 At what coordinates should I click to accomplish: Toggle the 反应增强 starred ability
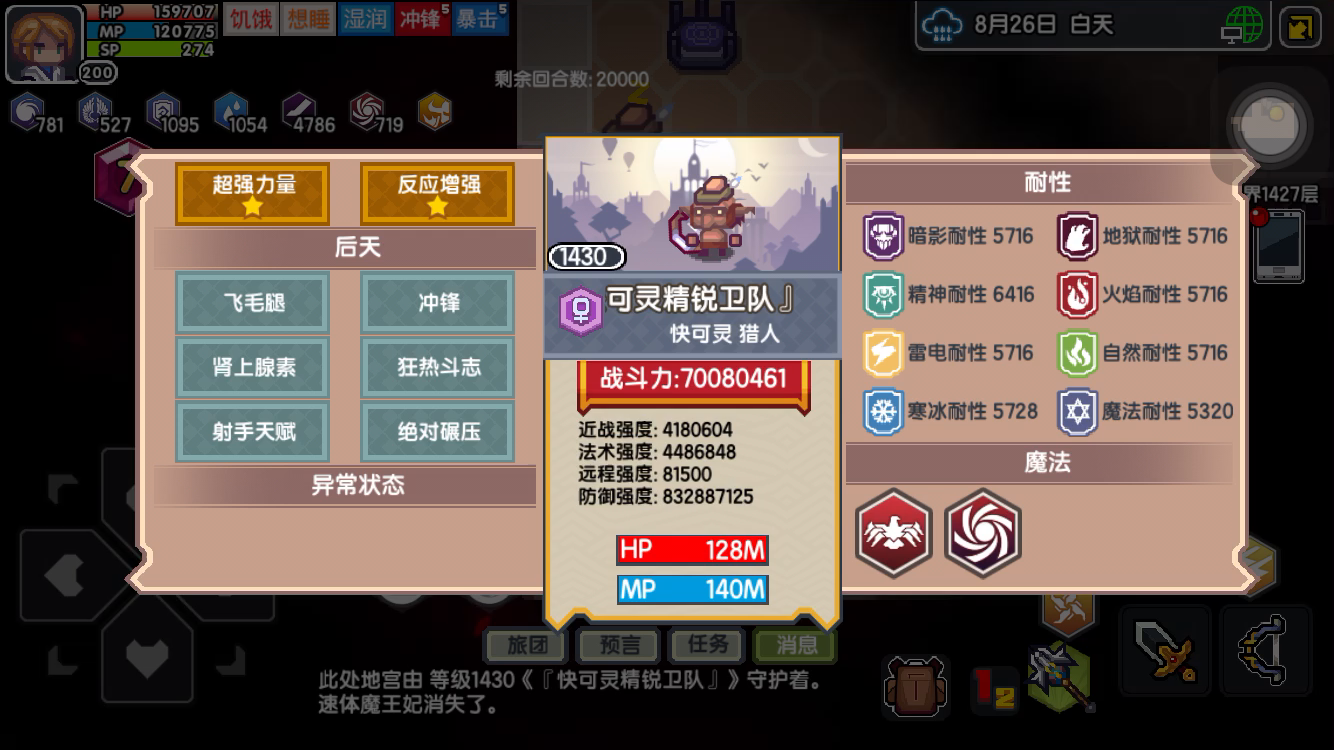[437, 193]
